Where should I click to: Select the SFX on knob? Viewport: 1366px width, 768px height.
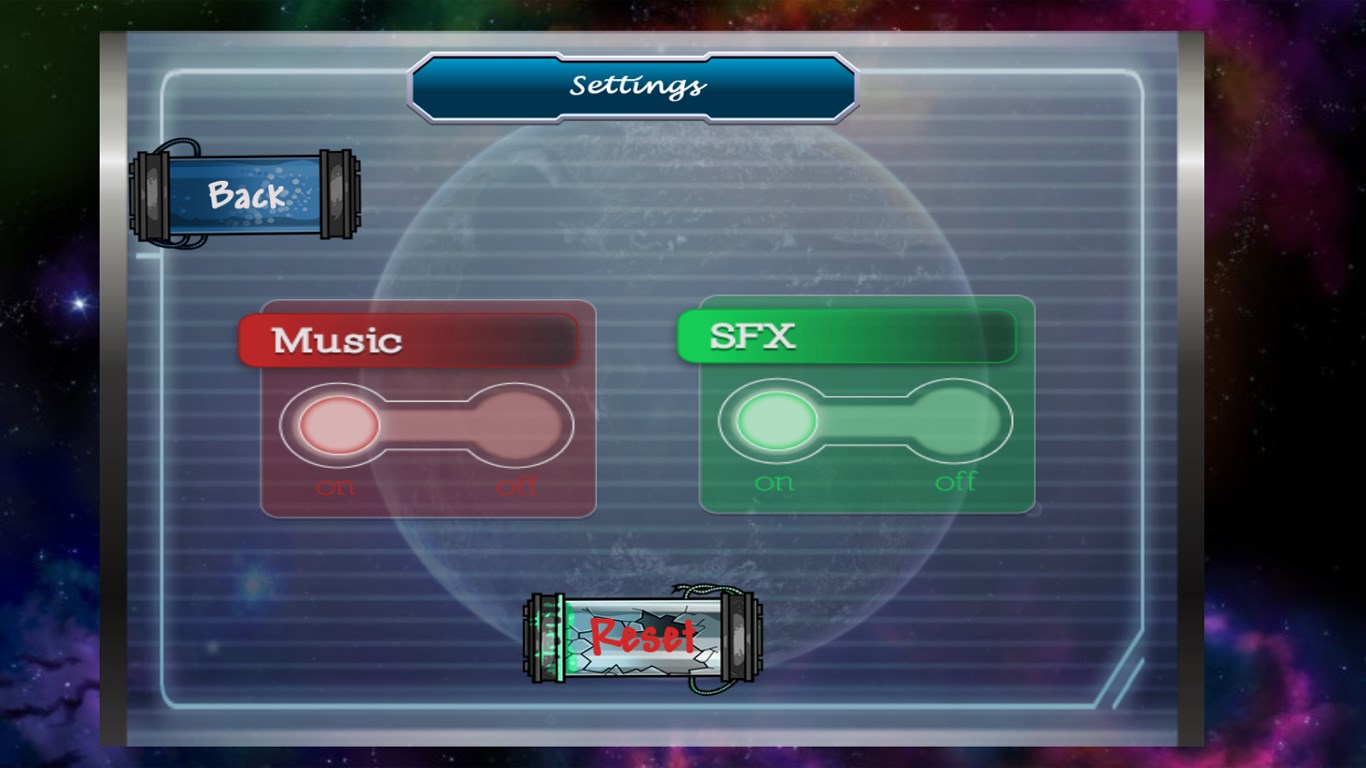point(775,421)
